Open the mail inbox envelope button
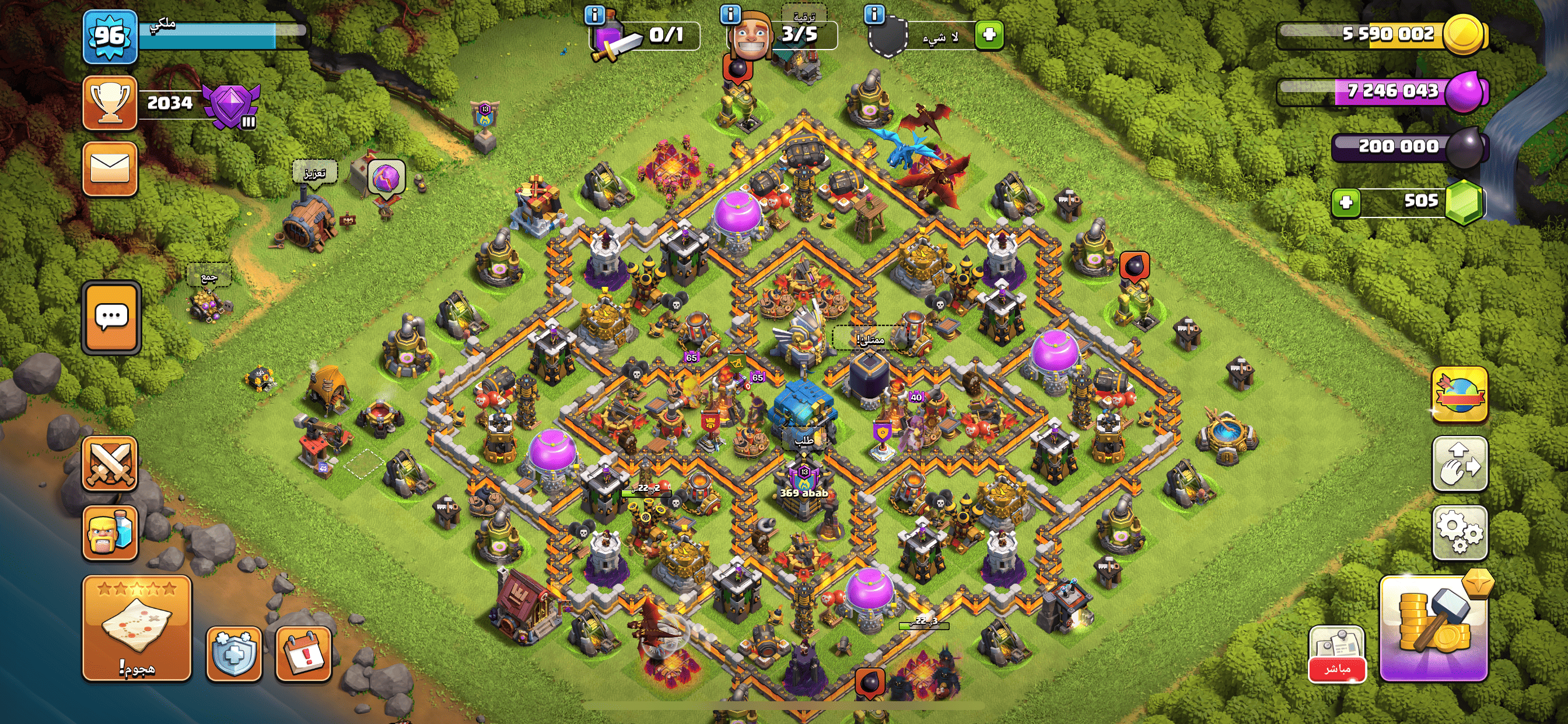1568x724 pixels. click(110, 168)
